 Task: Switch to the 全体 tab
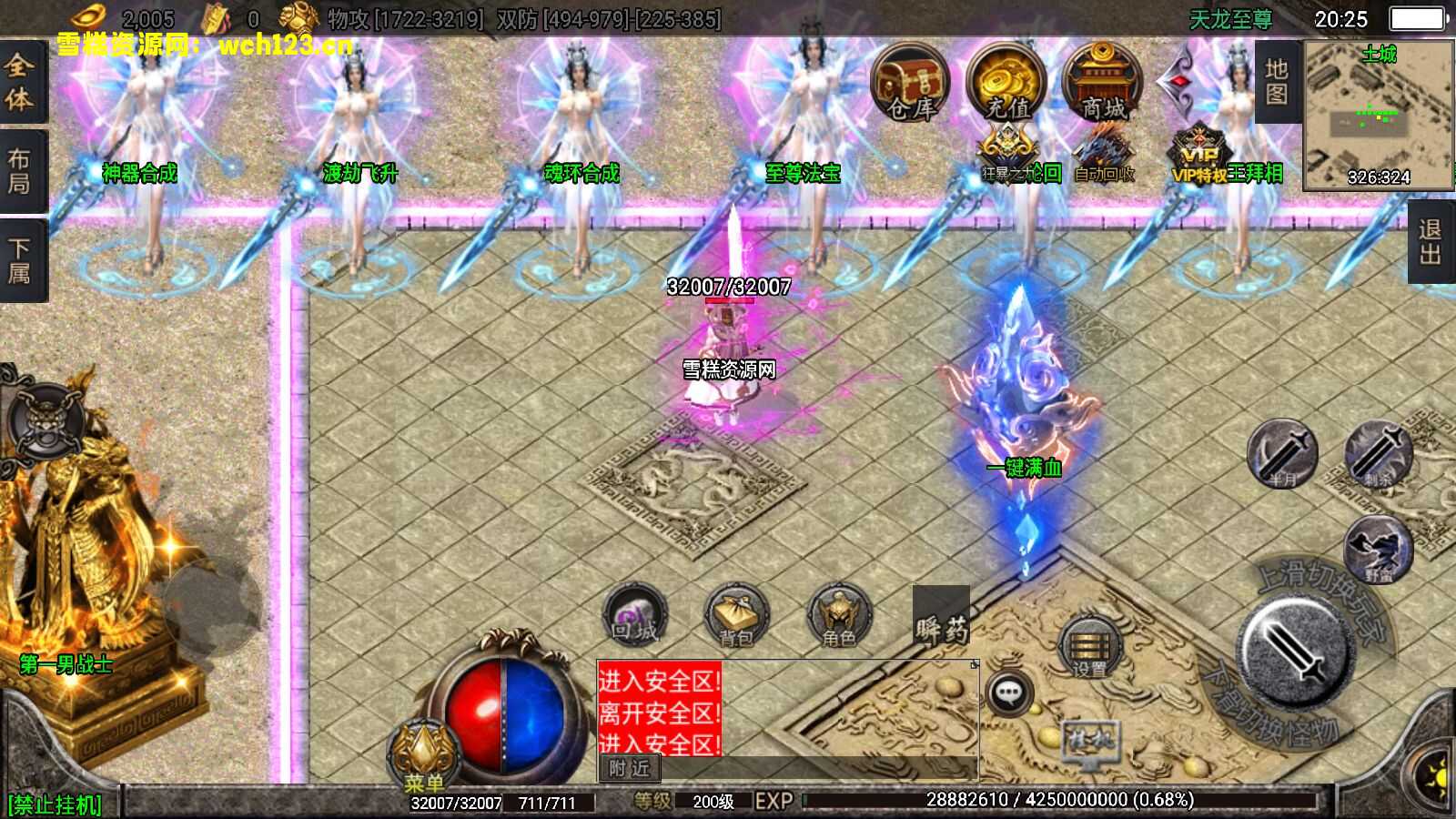tap(20, 82)
